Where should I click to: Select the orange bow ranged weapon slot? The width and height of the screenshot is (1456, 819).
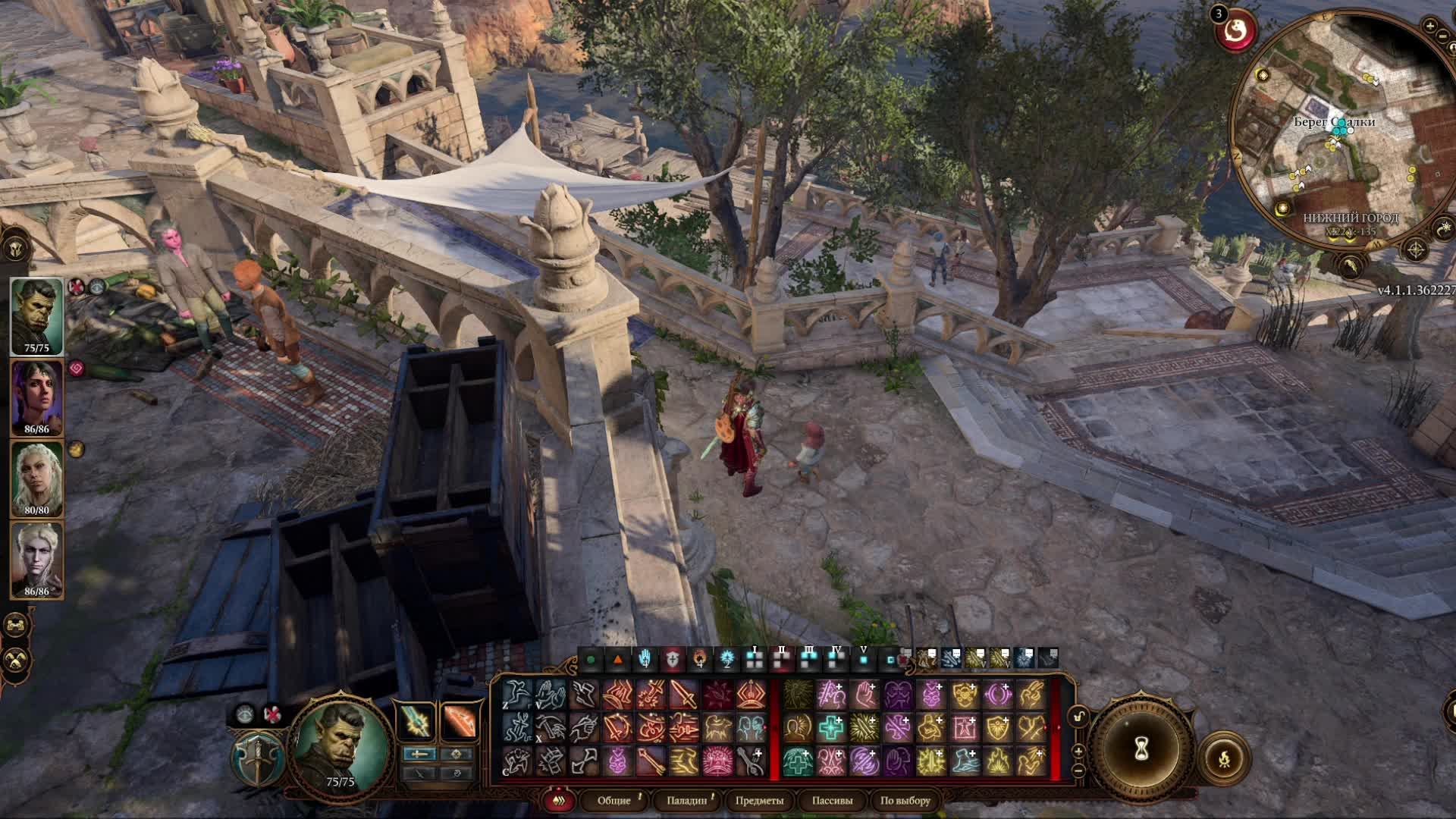click(459, 722)
